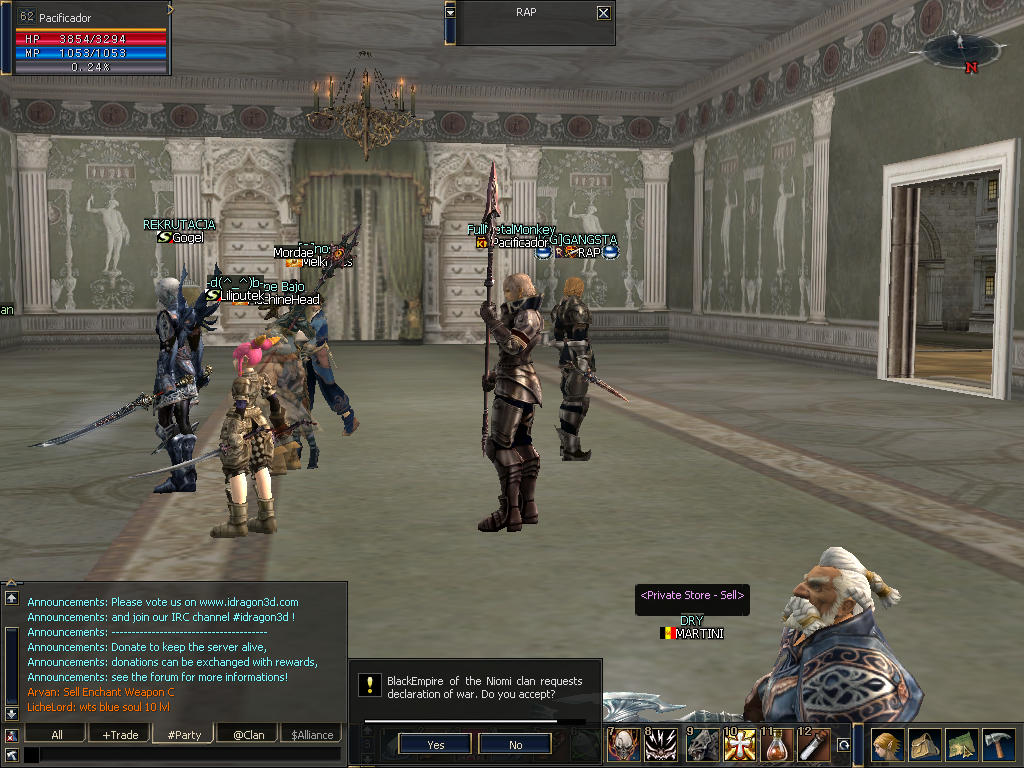
Task: Expand the RAP target window dropdown arrow
Action: 450,12
